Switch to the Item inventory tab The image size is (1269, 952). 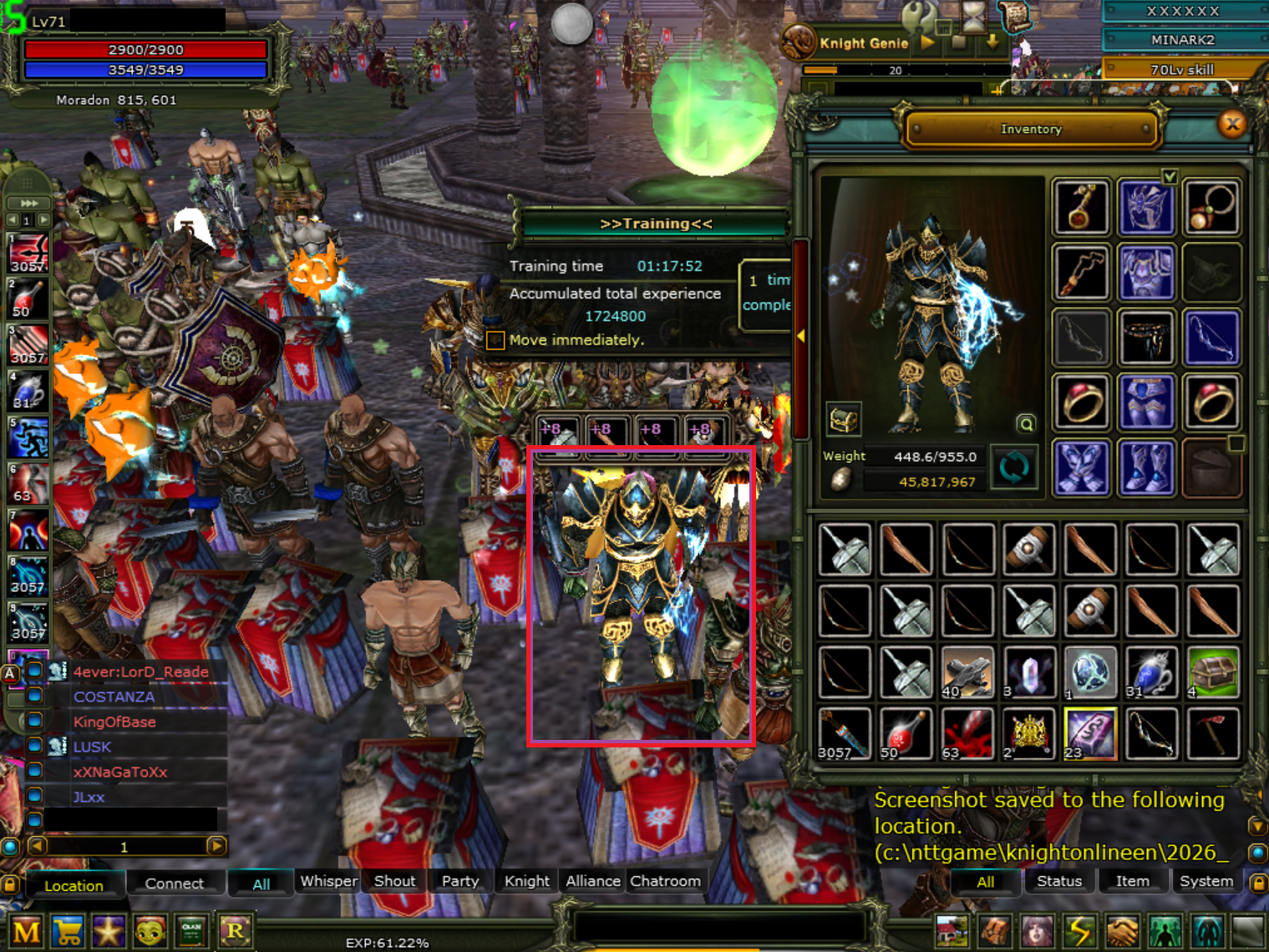pyautogui.click(x=1133, y=881)
